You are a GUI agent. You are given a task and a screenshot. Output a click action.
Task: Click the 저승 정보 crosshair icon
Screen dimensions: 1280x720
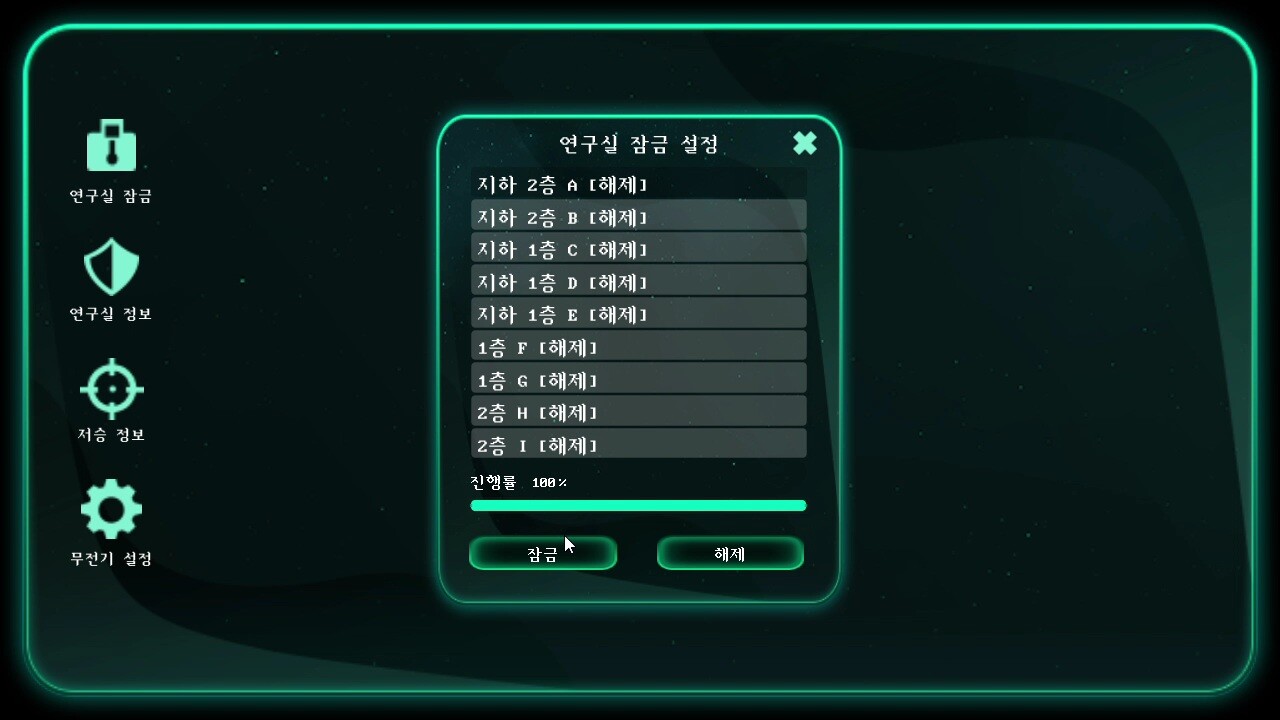point(111,390)
